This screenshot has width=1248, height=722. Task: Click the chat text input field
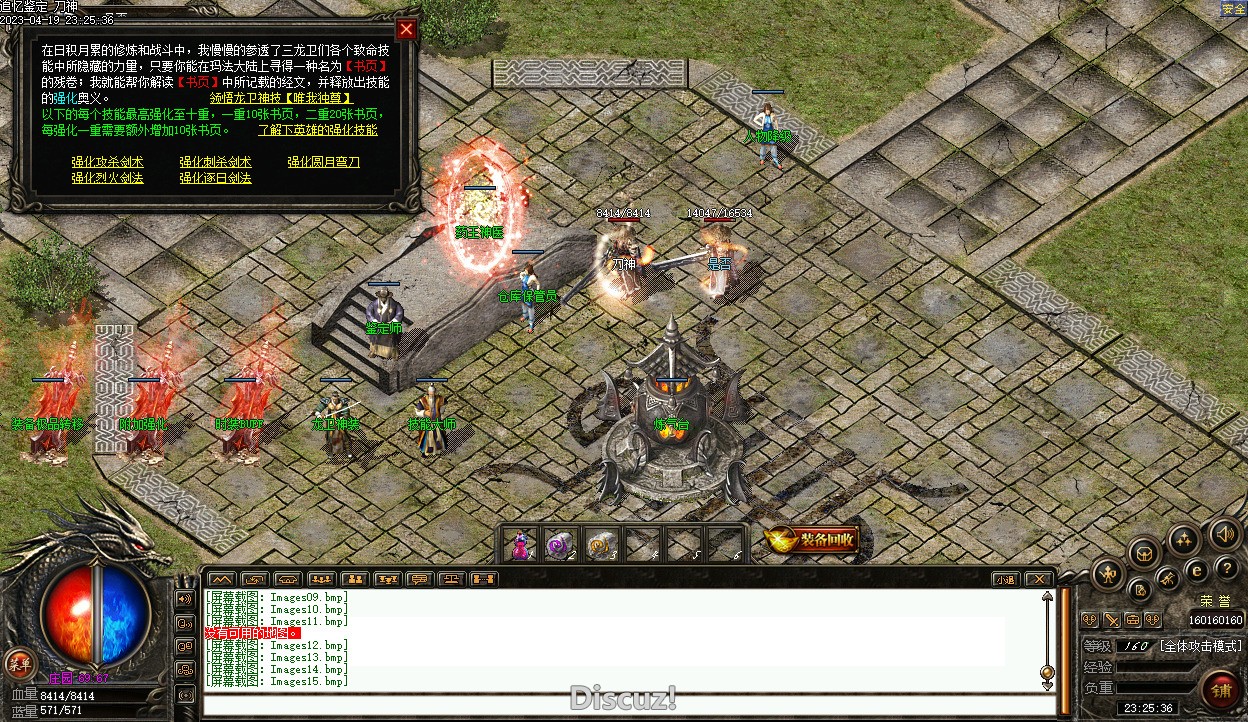(x=620, y=705)
